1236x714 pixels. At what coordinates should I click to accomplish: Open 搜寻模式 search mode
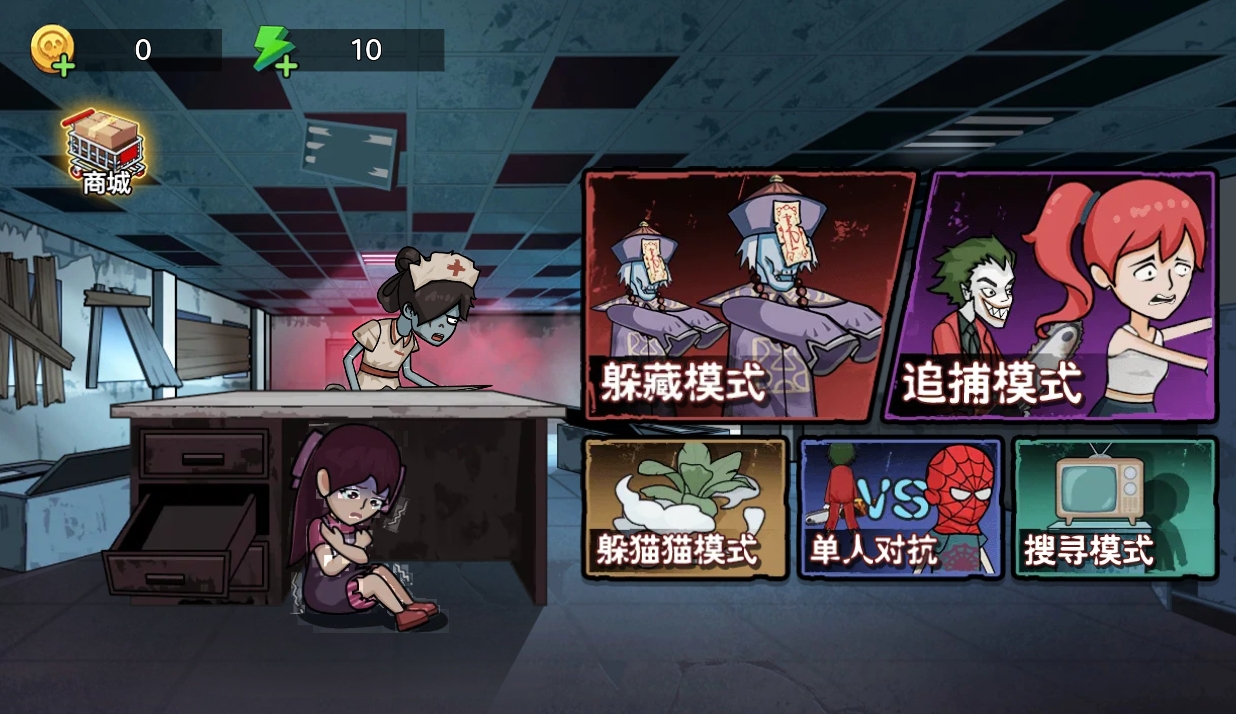click(x=1114, y=508)
